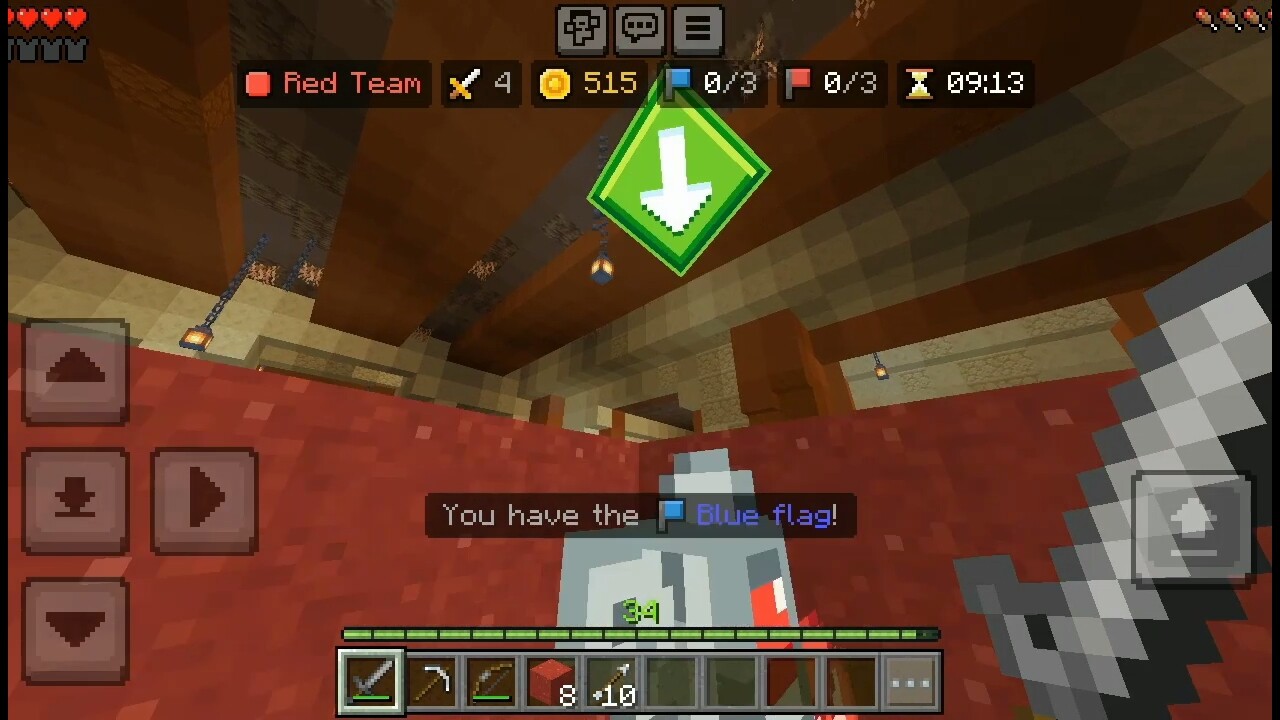Click the green experience bar showing level 34
Viewport: 1280px width, 720px height.
coord(640,634)
